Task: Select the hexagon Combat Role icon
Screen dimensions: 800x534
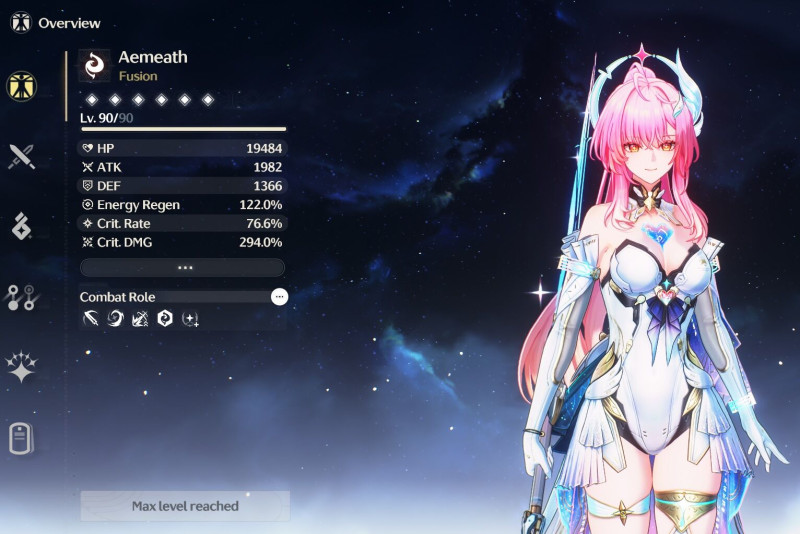Action: [x=165, y=320]
